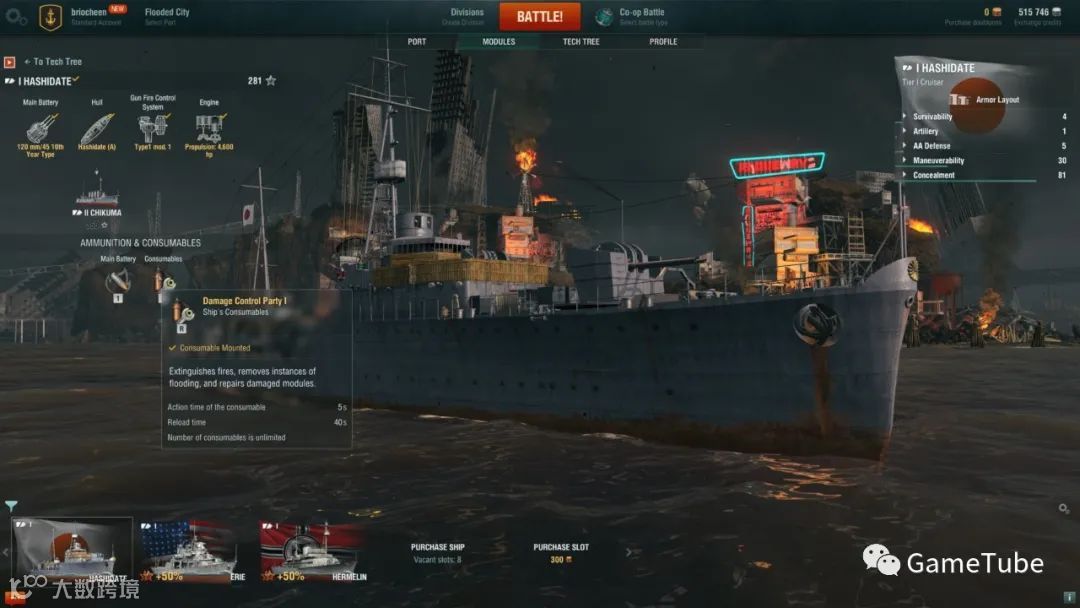Go to the Tech Tree tab
Screen dimensions: 1080x608
coord(580,42)
